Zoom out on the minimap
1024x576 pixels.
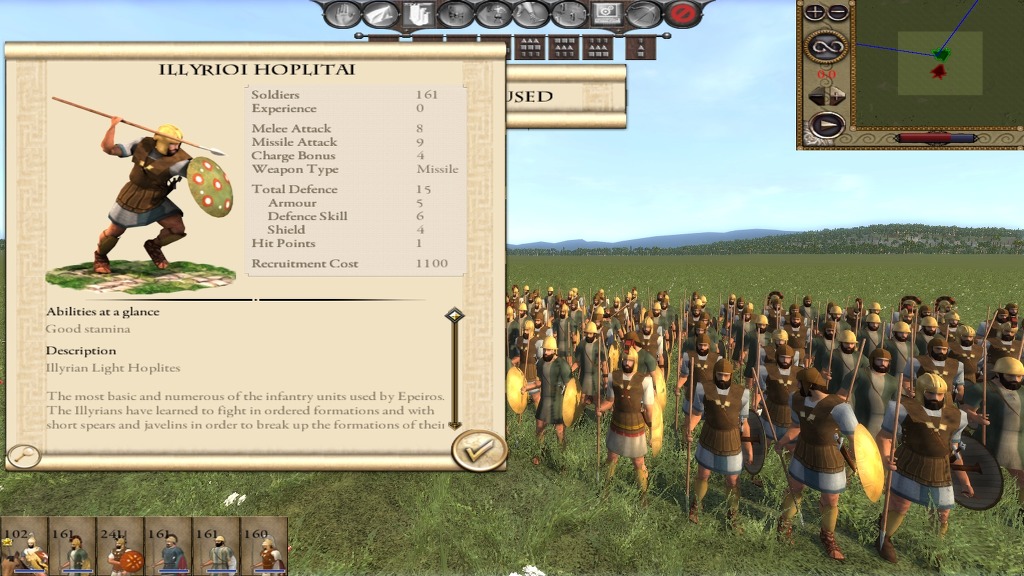pyautogui.click(x=838, y=13)
